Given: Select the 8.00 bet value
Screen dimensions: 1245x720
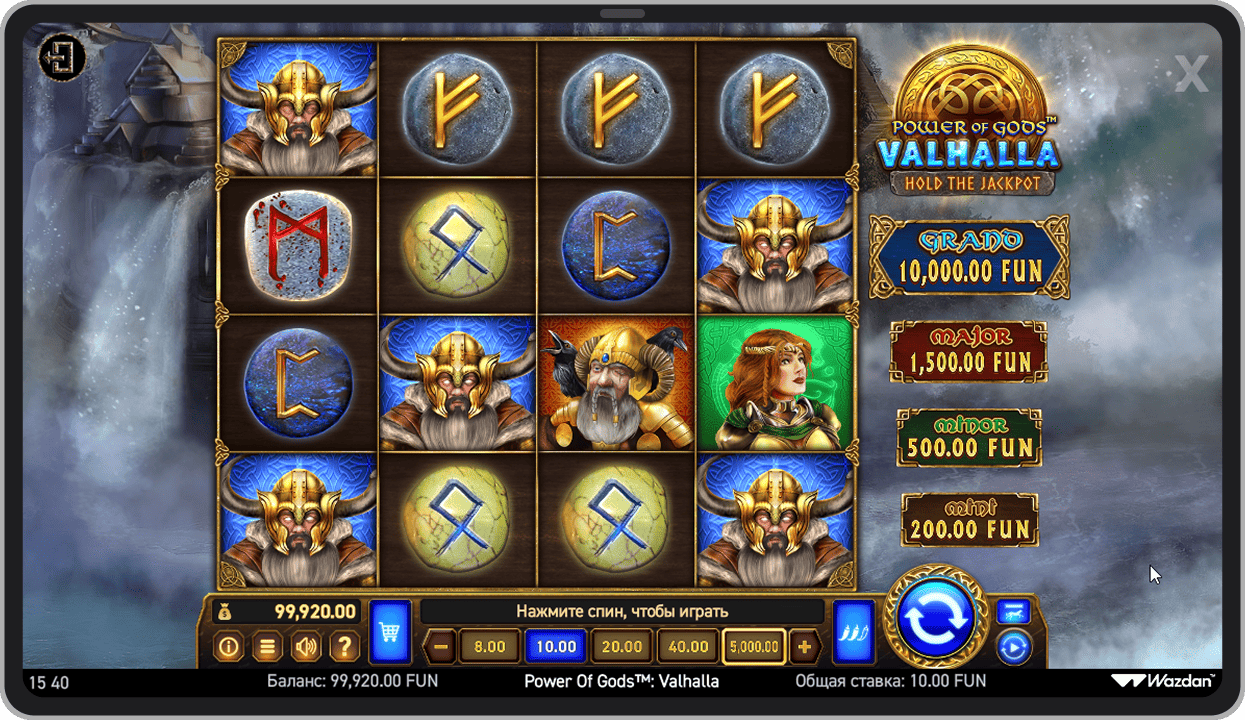Looking at the screenshot, I should point(490,647).
